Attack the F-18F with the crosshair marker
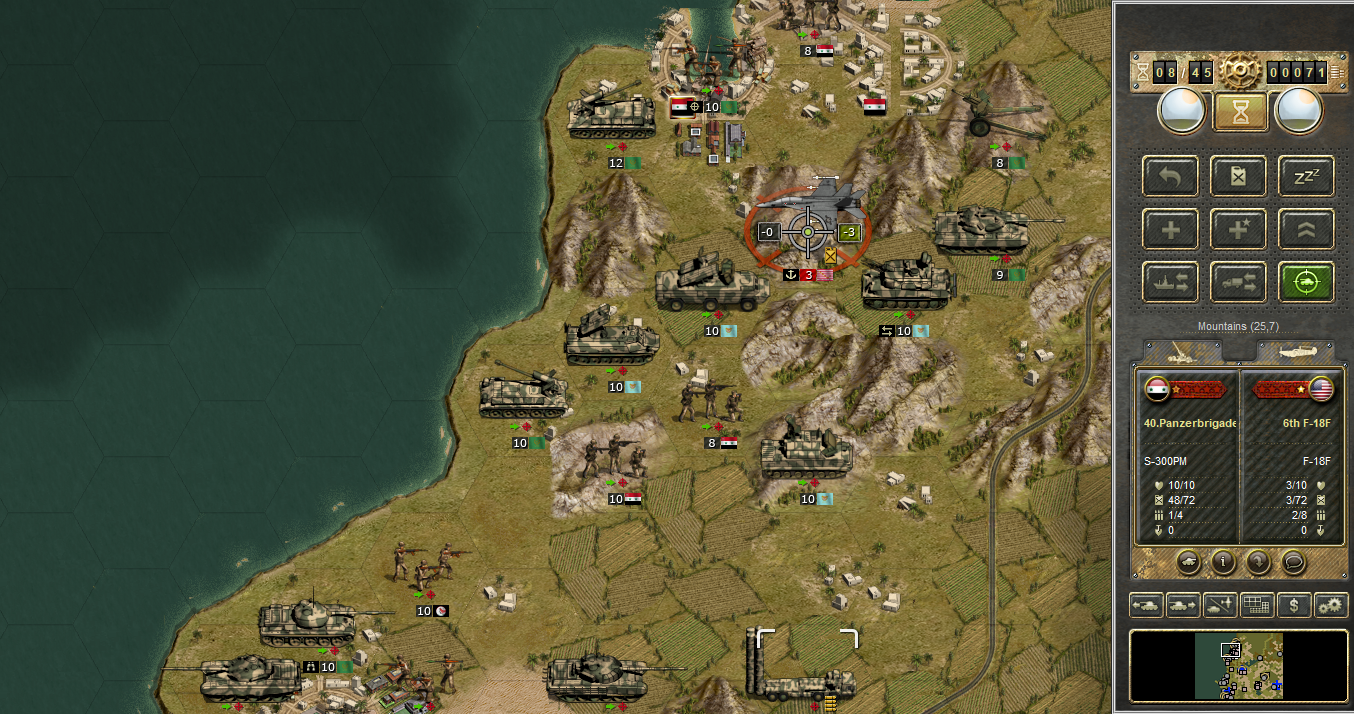 tap(807, 232)
